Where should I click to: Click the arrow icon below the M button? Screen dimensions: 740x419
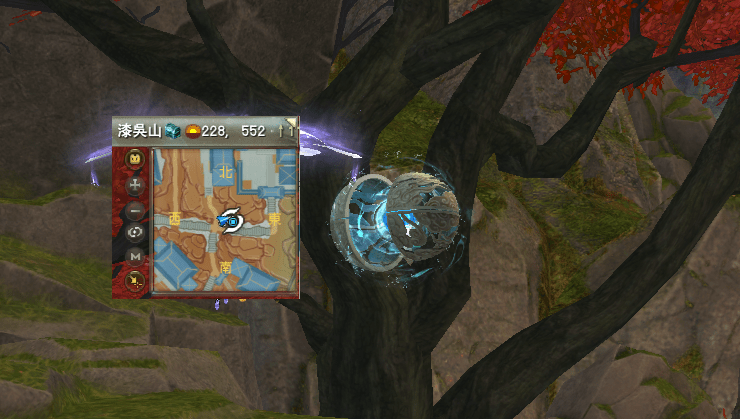(135, 281)
